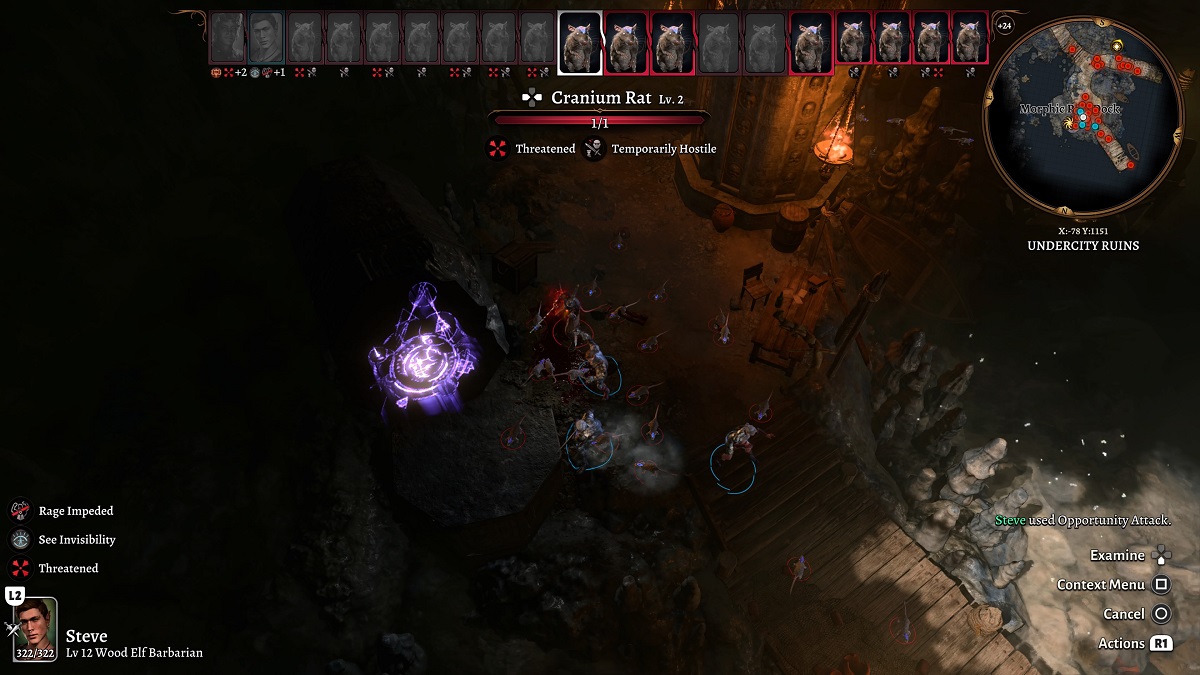Select the highlighted current-turn rat portrait
1200x675 pixels.
tap(579, 43)
